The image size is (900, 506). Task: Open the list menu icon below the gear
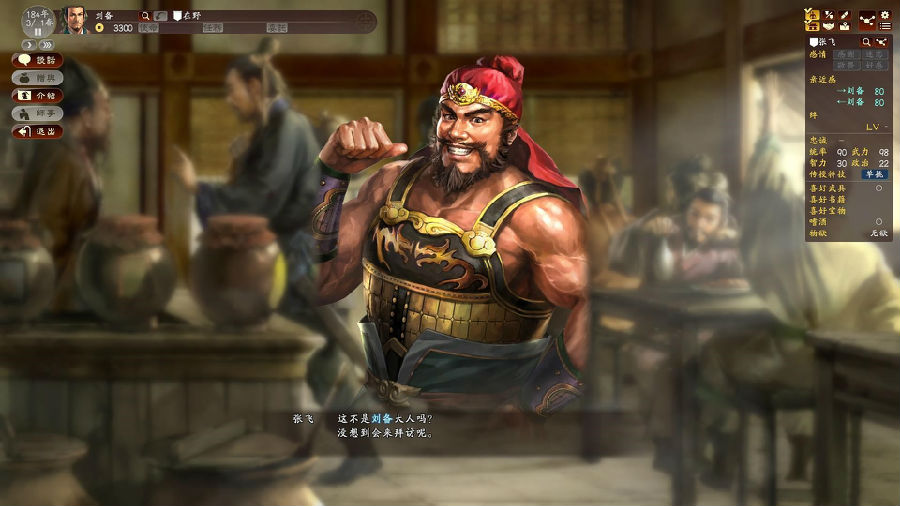[x=885, y=27]
